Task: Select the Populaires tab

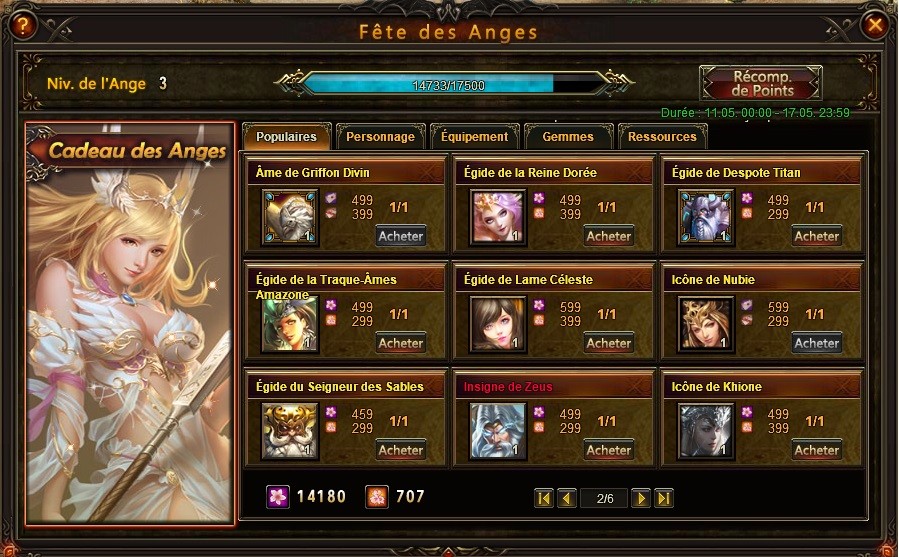Action: click(x=286, y=137)
